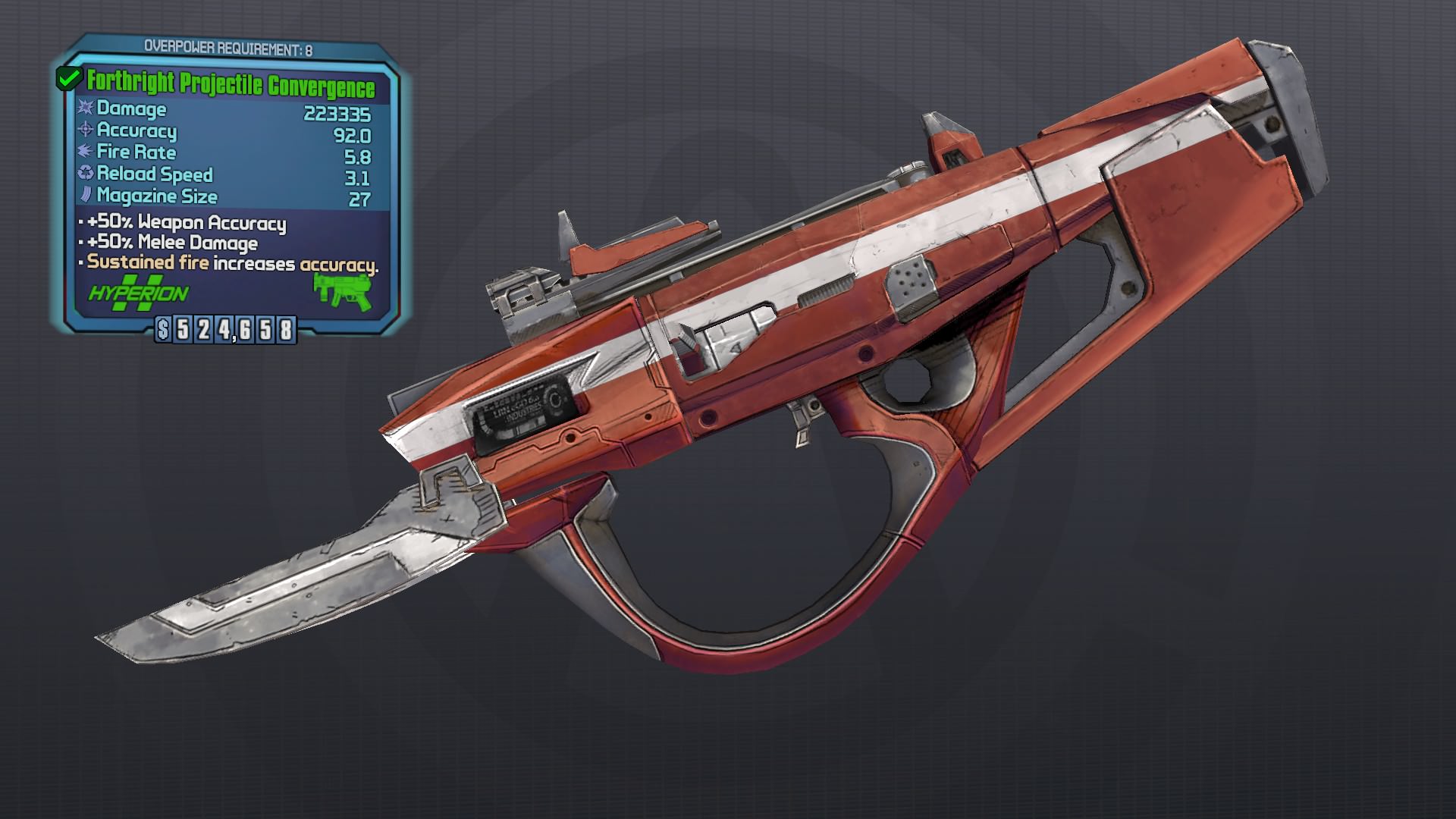Select the Fire Rate arrows icon
Image resolution: width=1456 pixels, height=819 pixels.
[x=86, y=152]
